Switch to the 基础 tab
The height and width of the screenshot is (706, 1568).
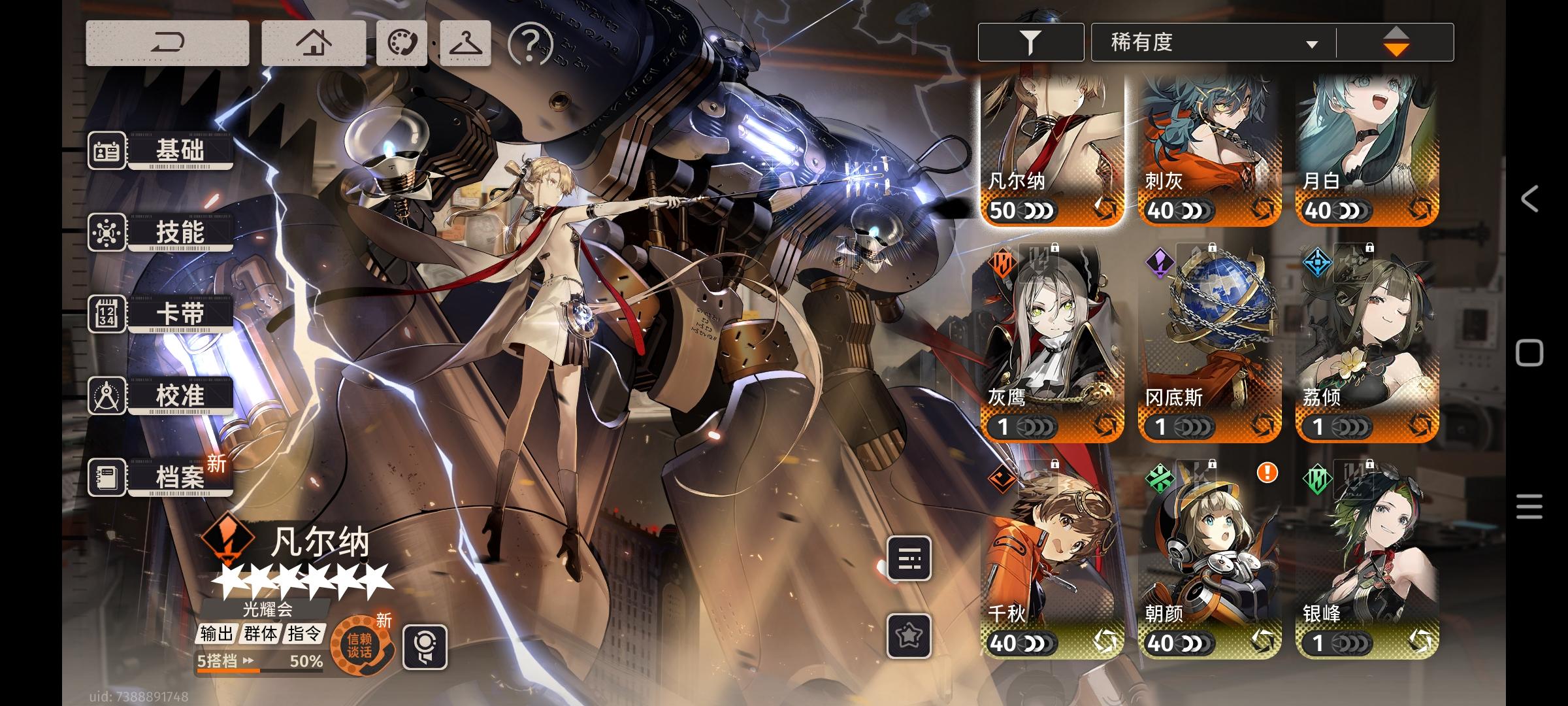point(161,150)
